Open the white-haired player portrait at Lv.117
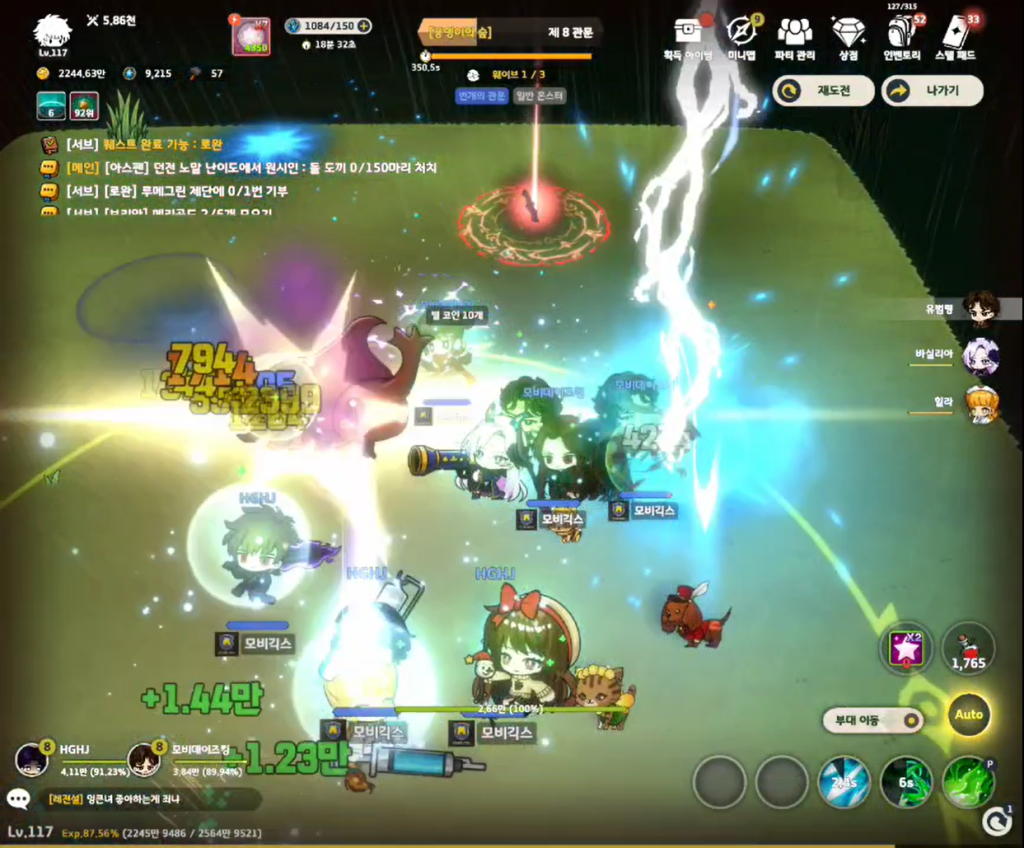 click(52, 34)
